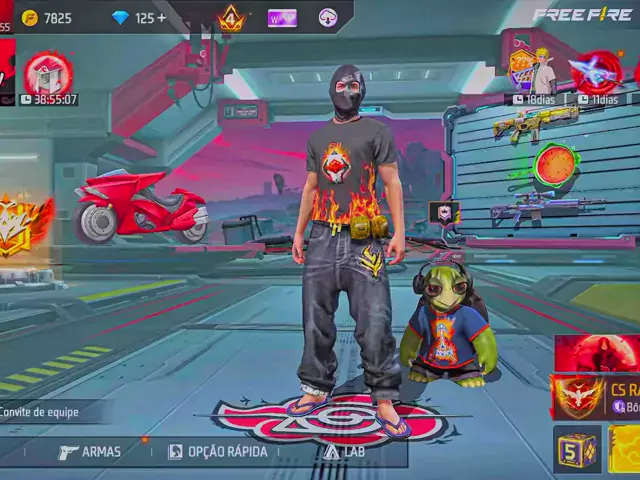Click the purple pass card icon

coord(282,18)
